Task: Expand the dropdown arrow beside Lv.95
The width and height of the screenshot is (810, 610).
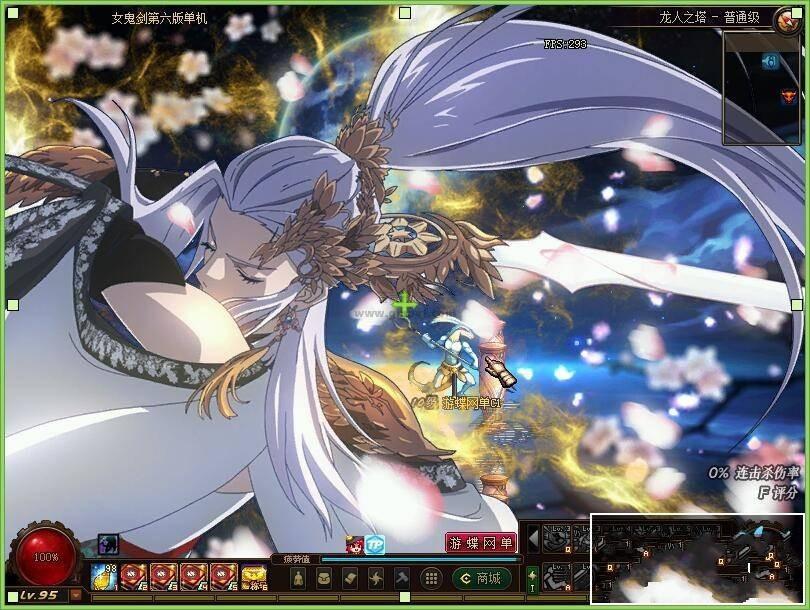Action: pyautogui.click(x=76, y=594)
